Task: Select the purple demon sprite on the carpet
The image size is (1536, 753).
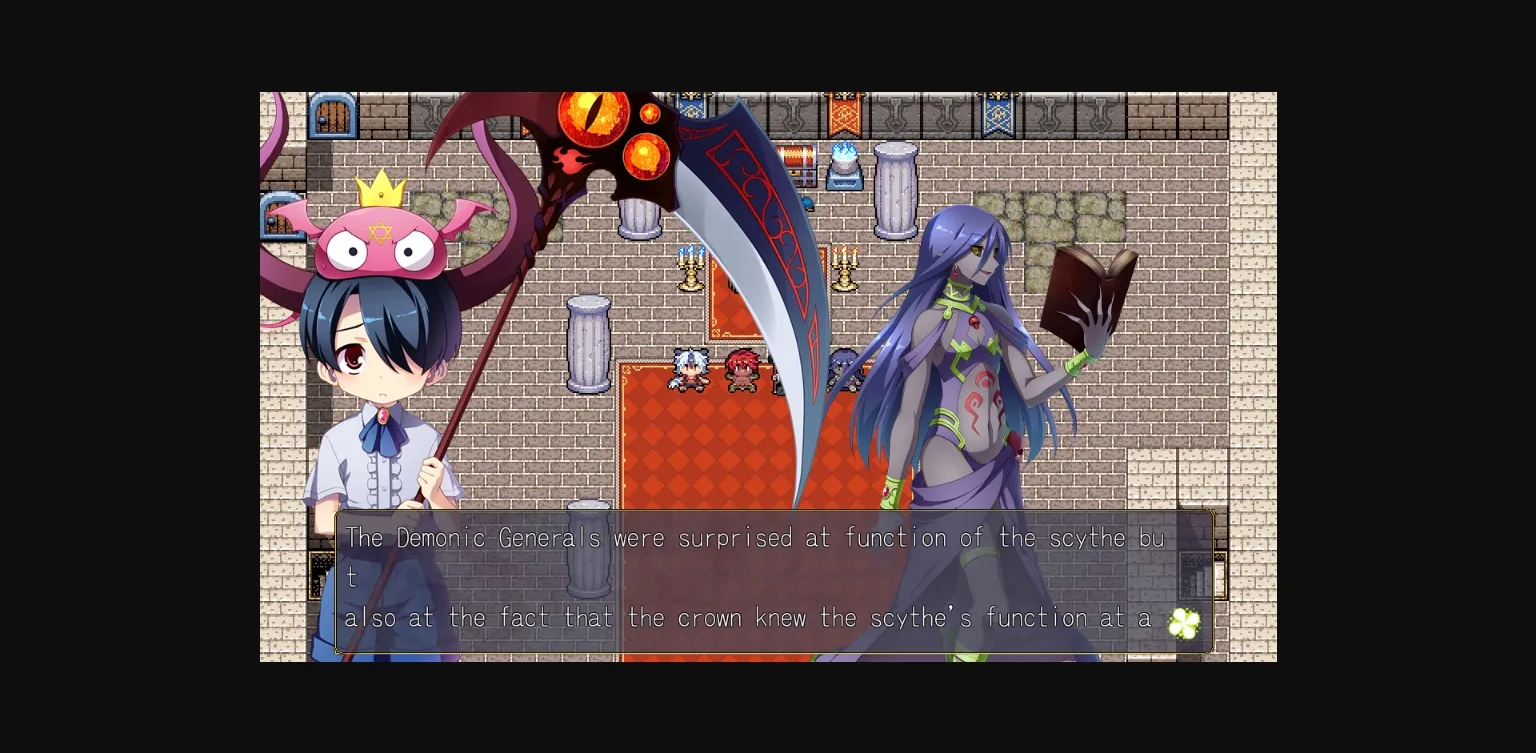Action: click(x=841, y=372)
